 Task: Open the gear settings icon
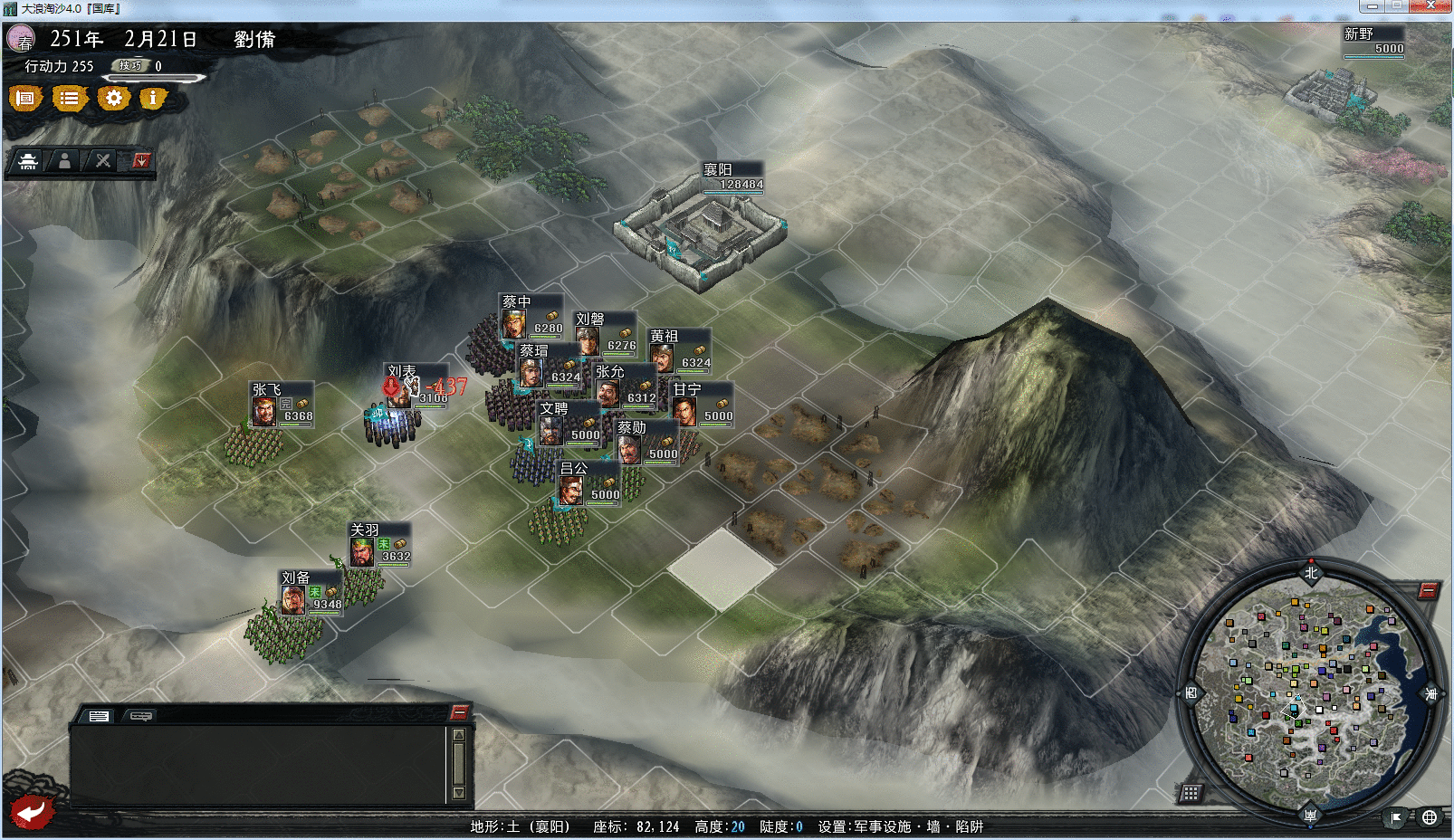pos(113,98)
